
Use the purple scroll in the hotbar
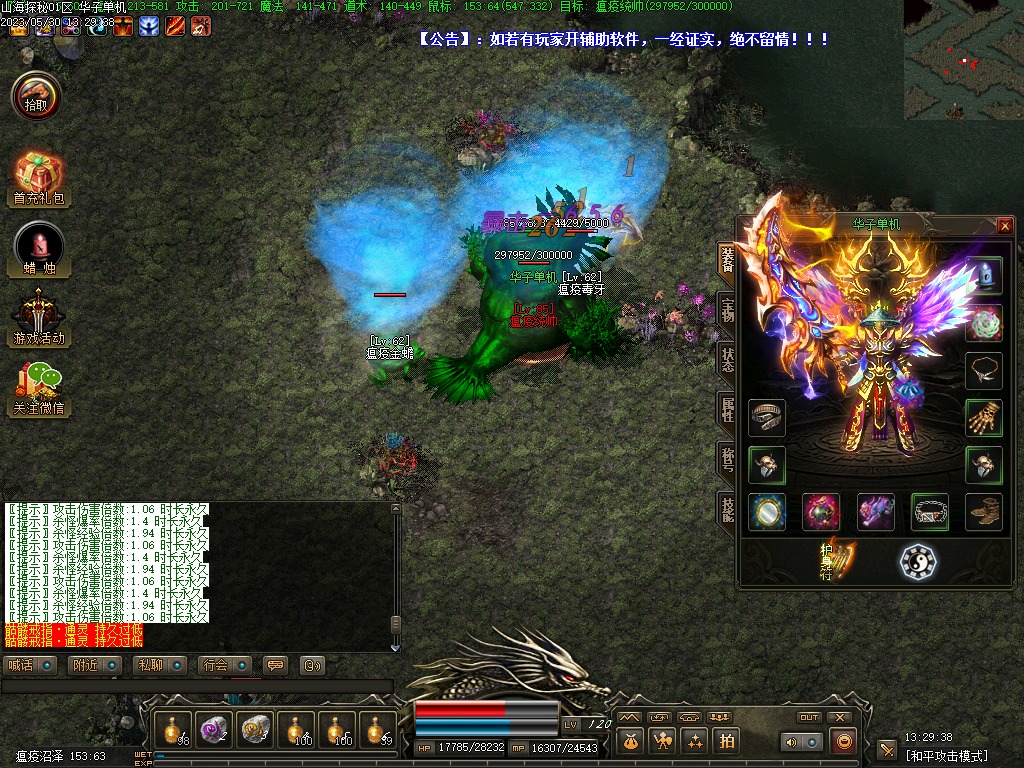point(214,731)
